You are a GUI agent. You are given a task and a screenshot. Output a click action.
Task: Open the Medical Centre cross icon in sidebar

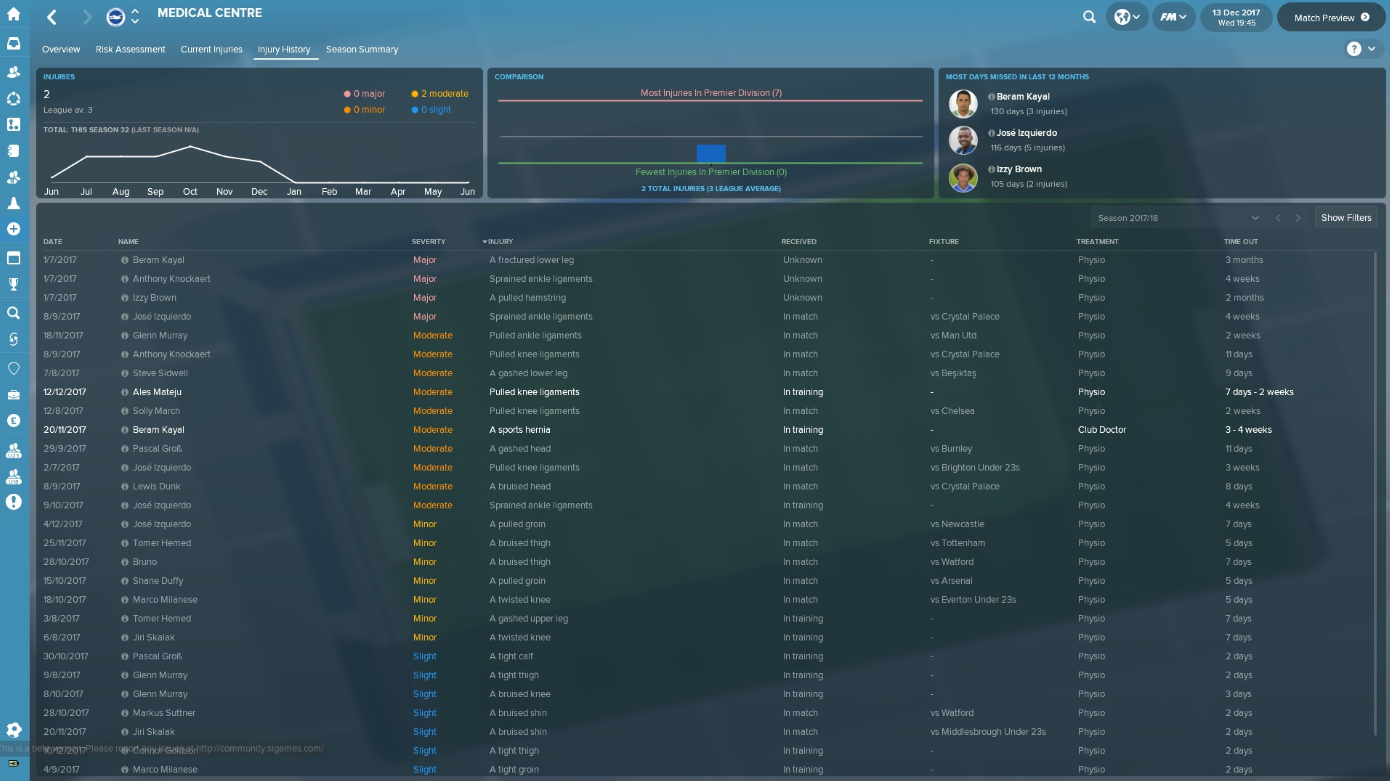[x=15, y=230]
